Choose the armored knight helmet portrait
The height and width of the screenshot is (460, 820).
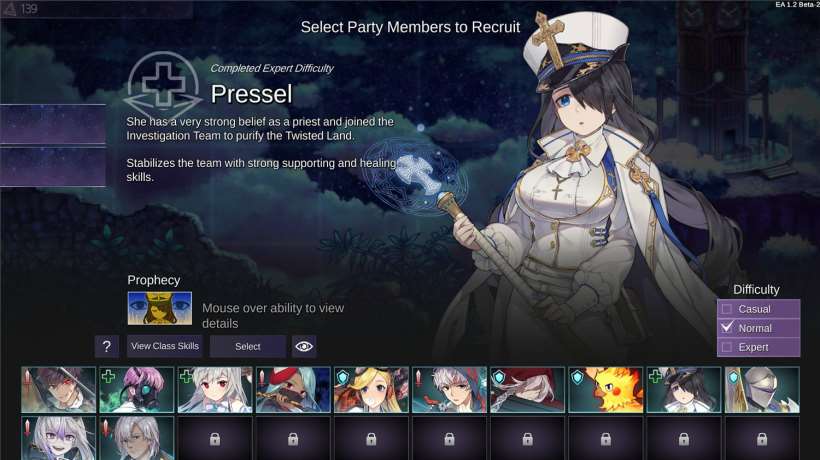coord(762,390)
